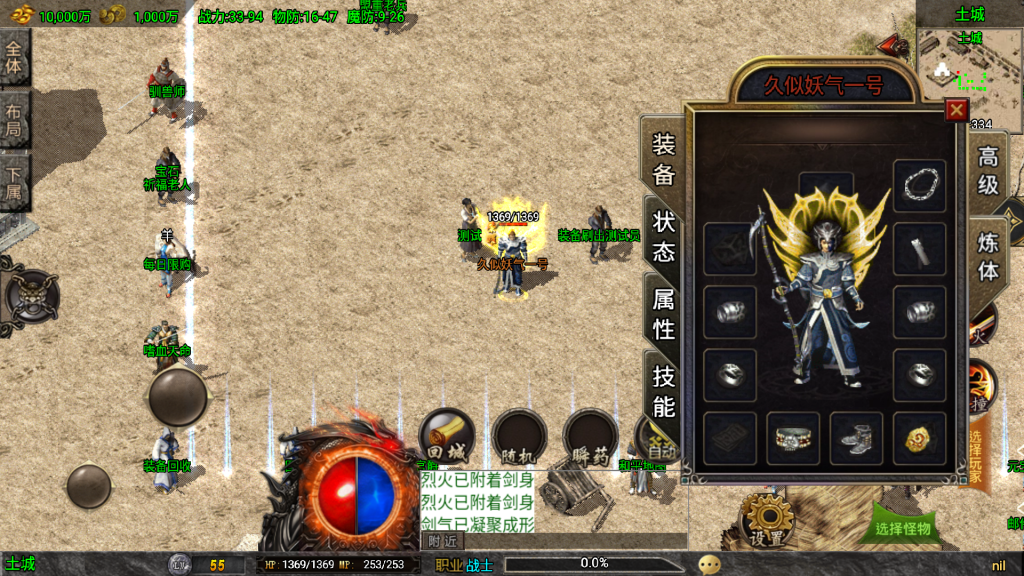Use the 瞬药 instant potion button
1024x576 pixels.
tap(590, 438)
